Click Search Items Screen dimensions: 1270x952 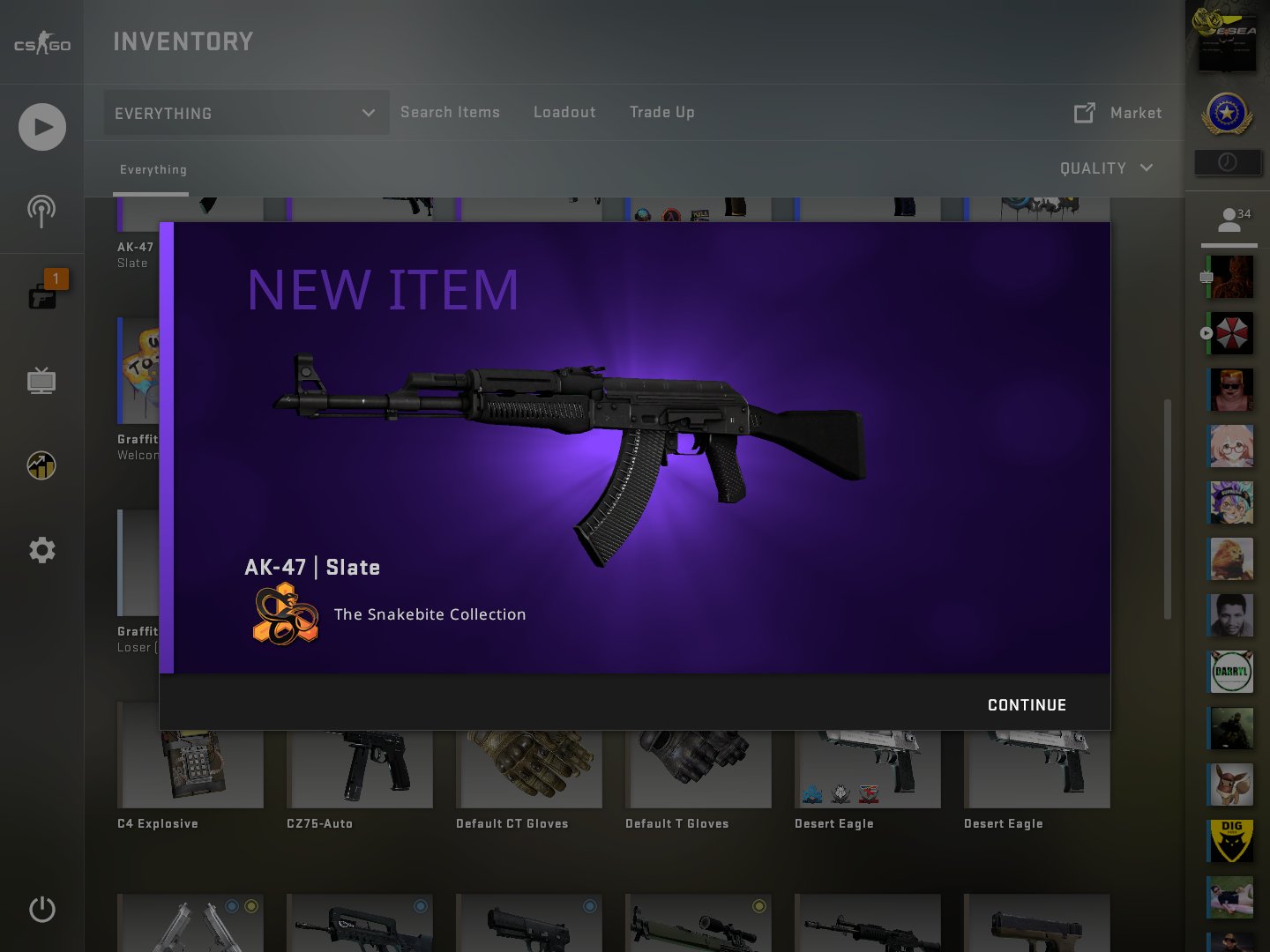[450, 112]
